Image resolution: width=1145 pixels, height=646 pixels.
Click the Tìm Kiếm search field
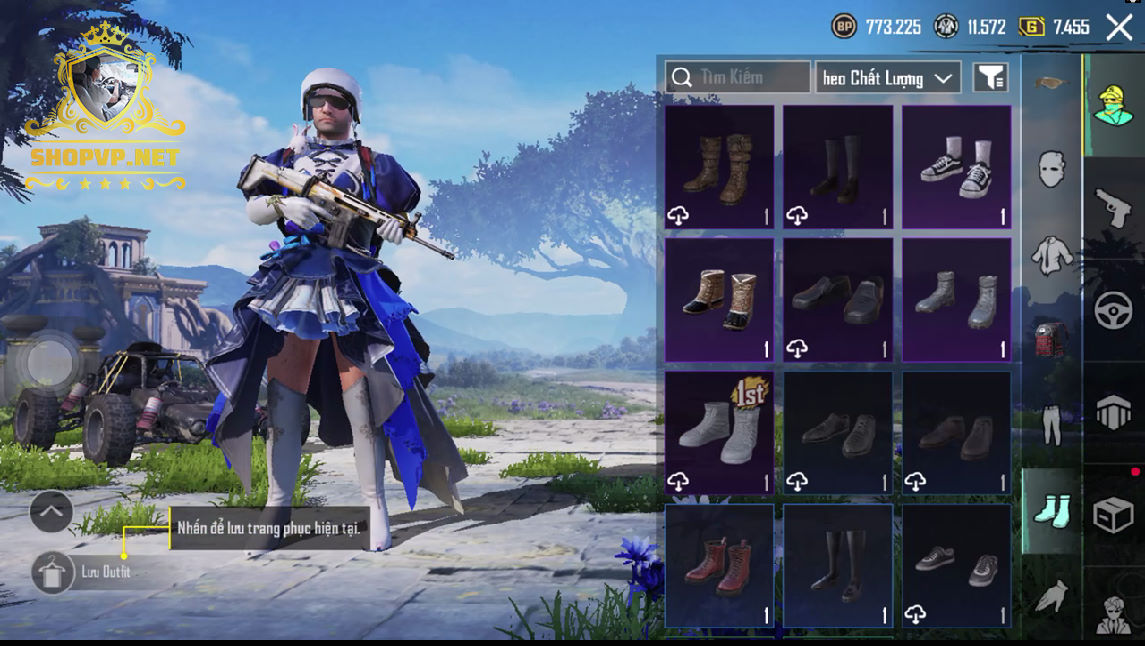[x=738, y=77]
